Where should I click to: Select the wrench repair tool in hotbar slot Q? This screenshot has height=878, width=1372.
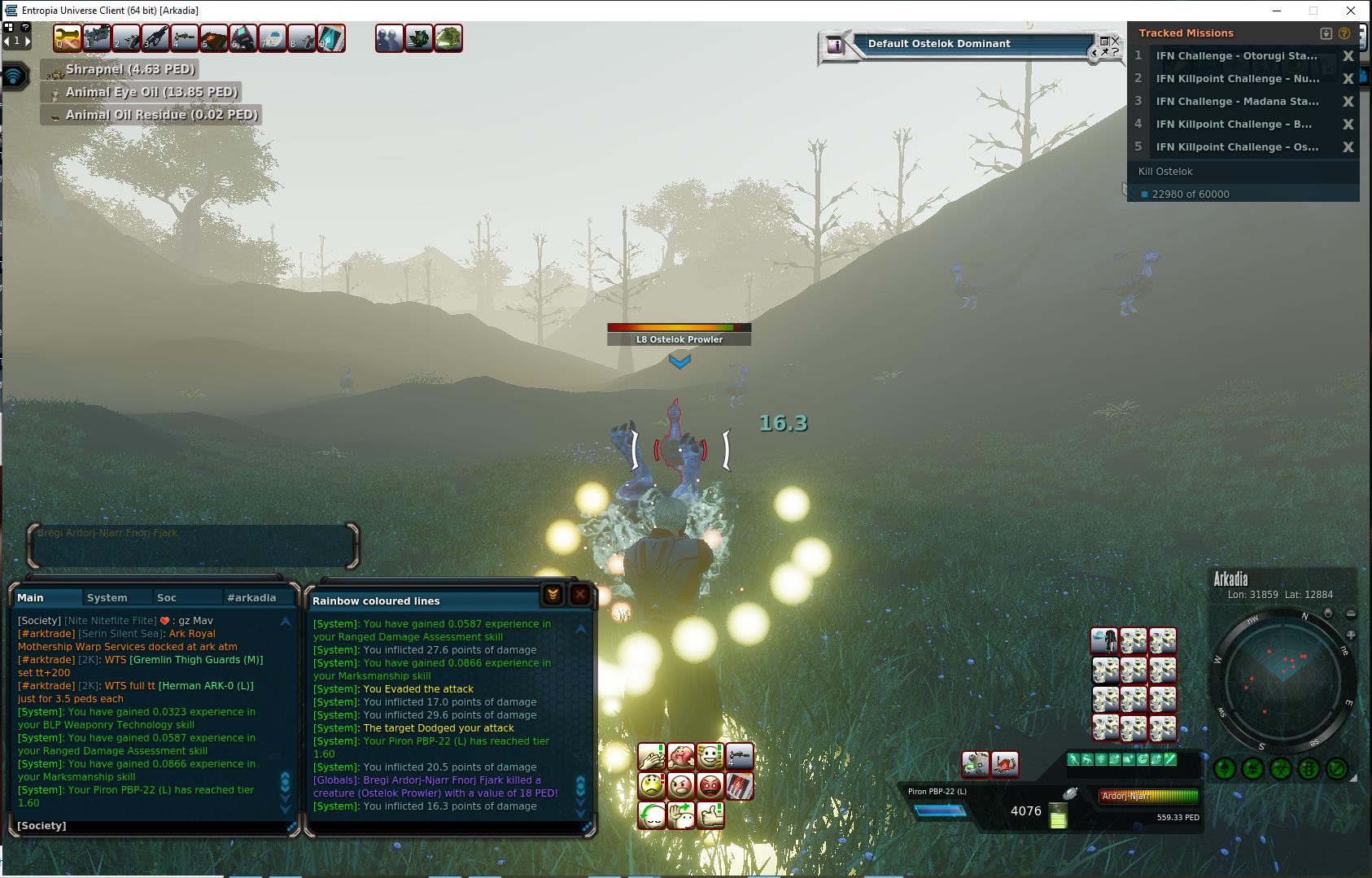tap(68, 38)
